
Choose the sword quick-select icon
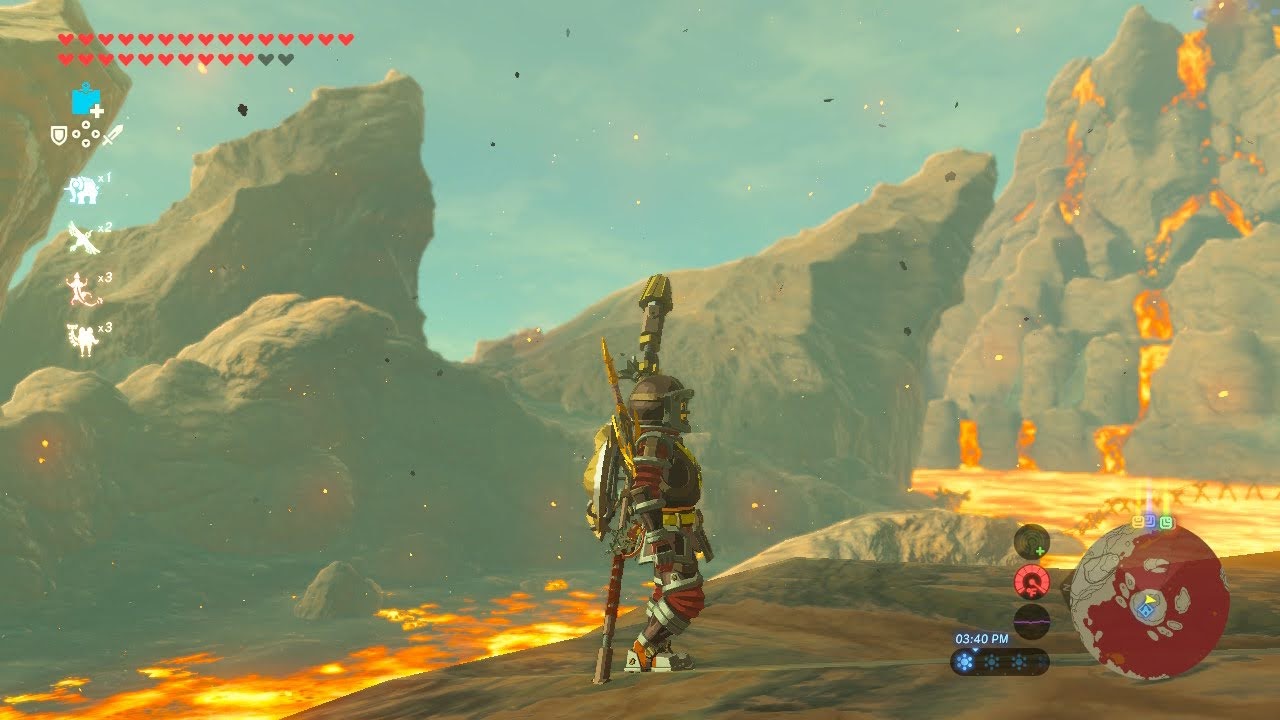(112, 134)
